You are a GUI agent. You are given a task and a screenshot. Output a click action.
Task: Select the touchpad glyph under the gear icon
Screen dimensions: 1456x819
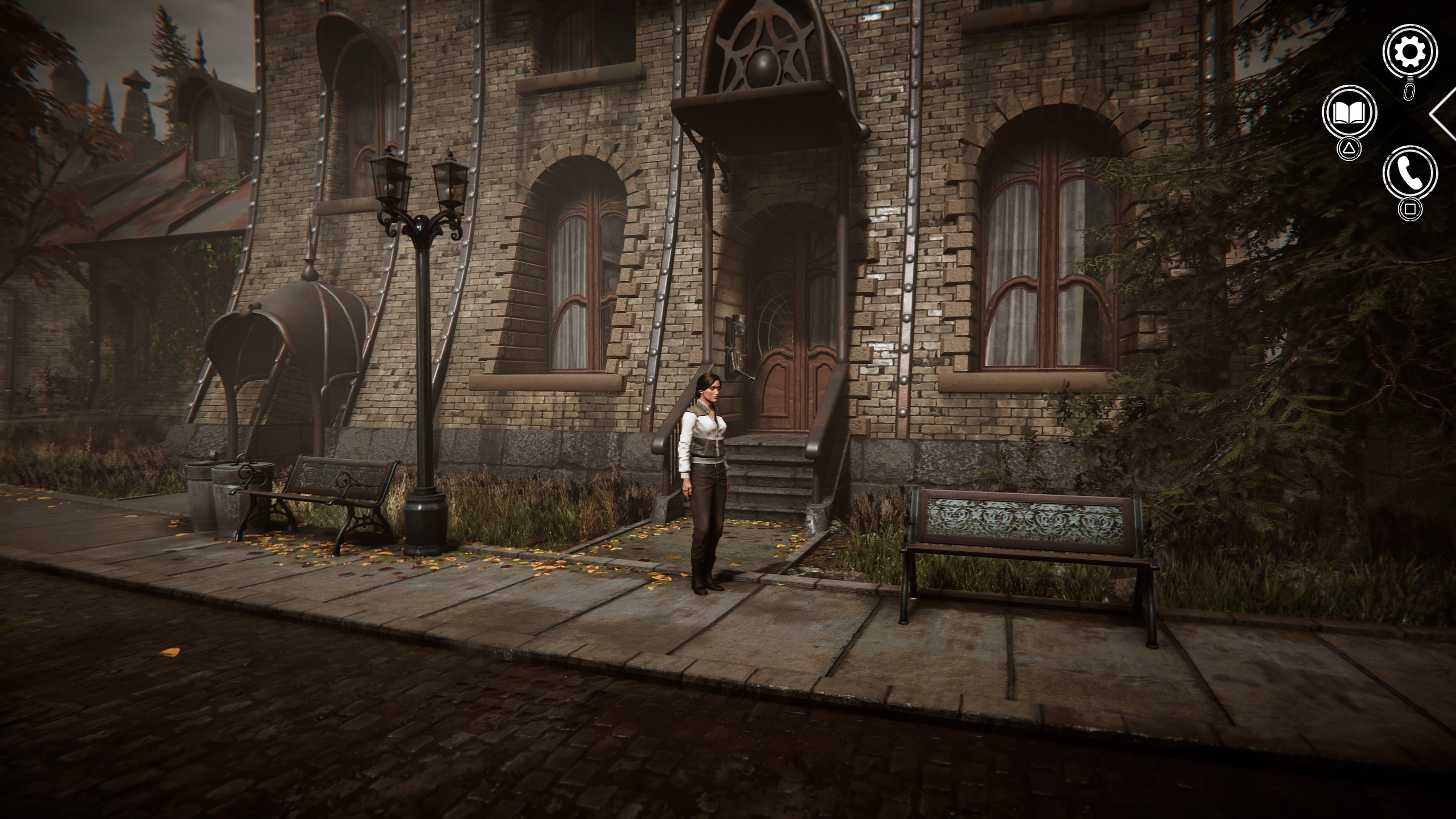[x=1410, y=91]
